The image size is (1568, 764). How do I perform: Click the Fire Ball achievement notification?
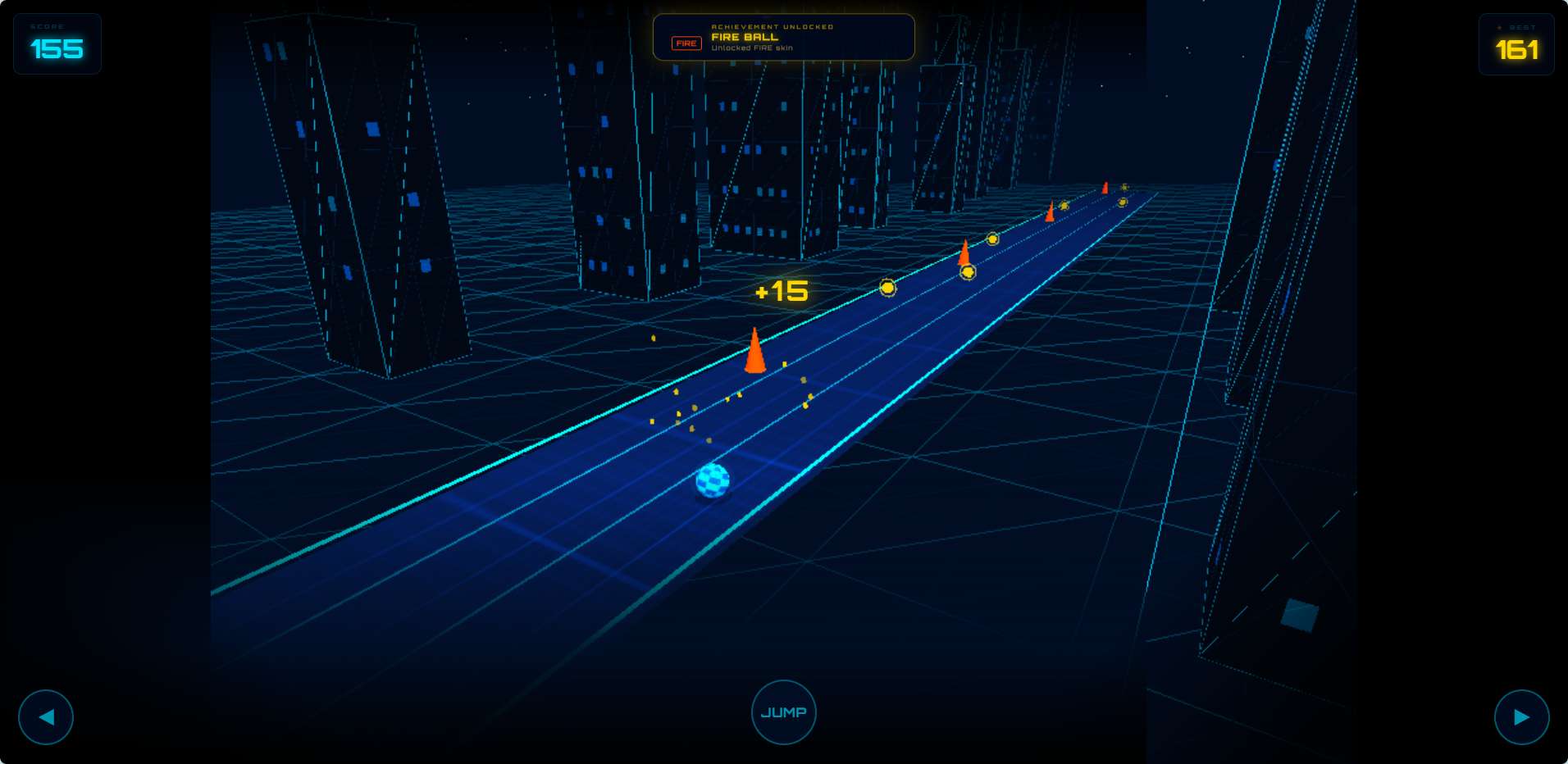783,37
